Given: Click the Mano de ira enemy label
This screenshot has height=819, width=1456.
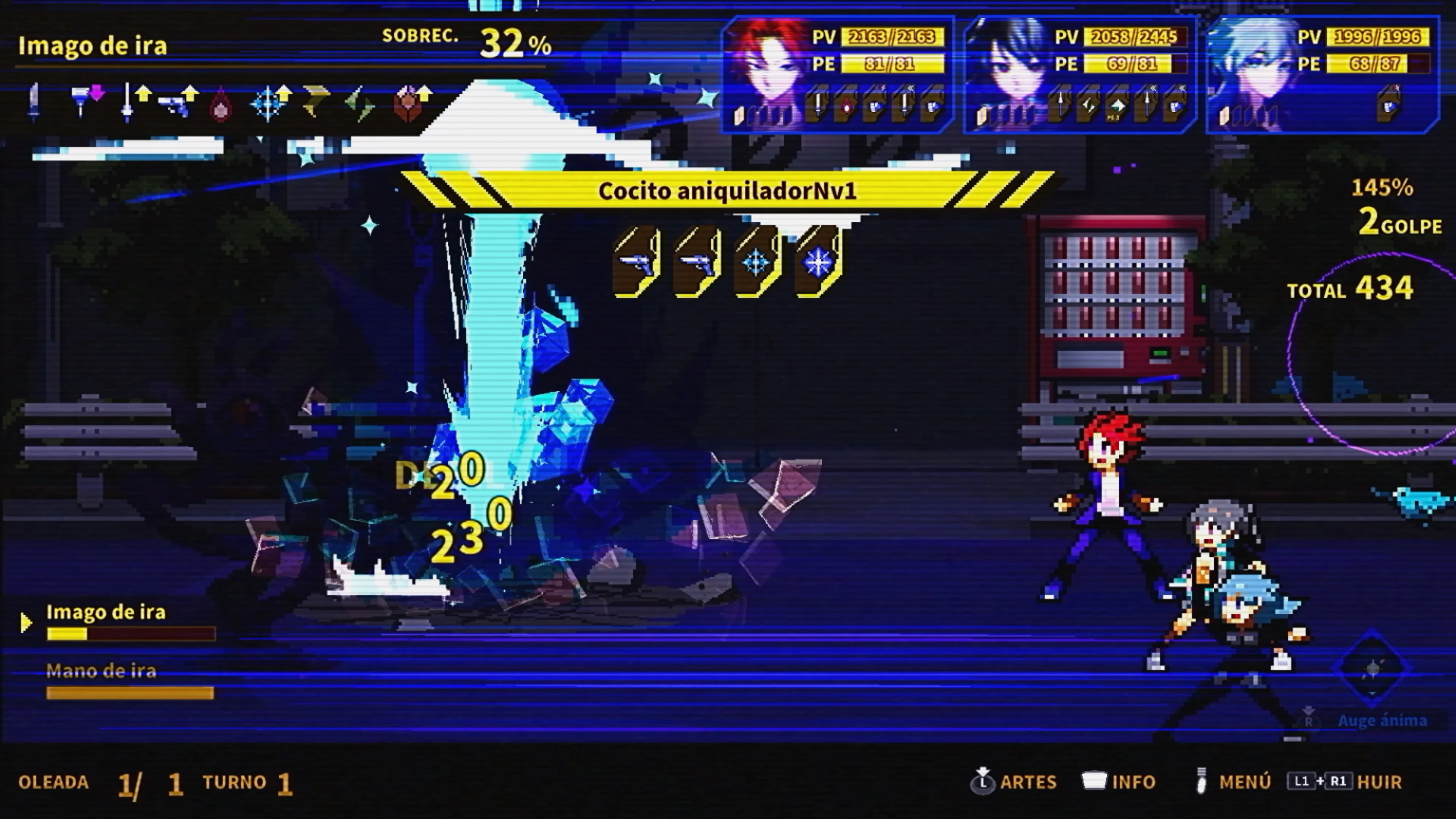Looking at the screenshot, I should (x=102, y=672).
